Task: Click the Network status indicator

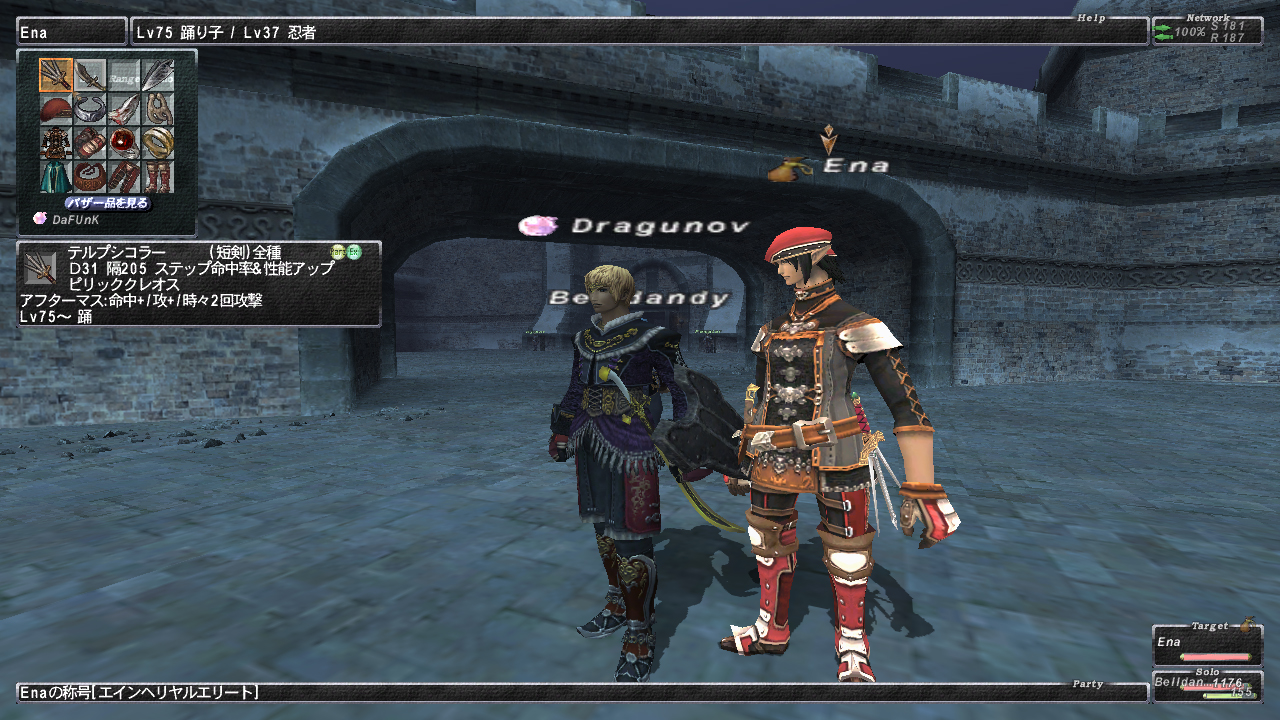Action: pyautogui.click(x=1206, y=32)
